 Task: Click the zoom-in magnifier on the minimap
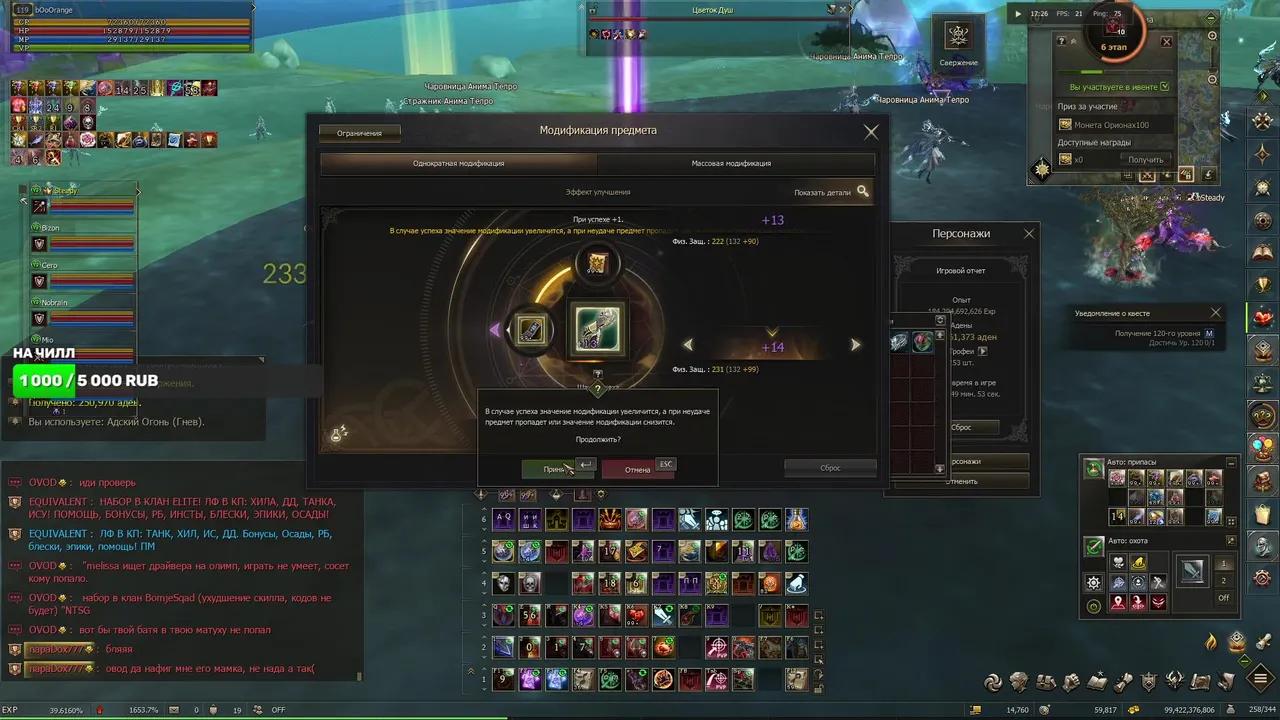coord(1212,36)
